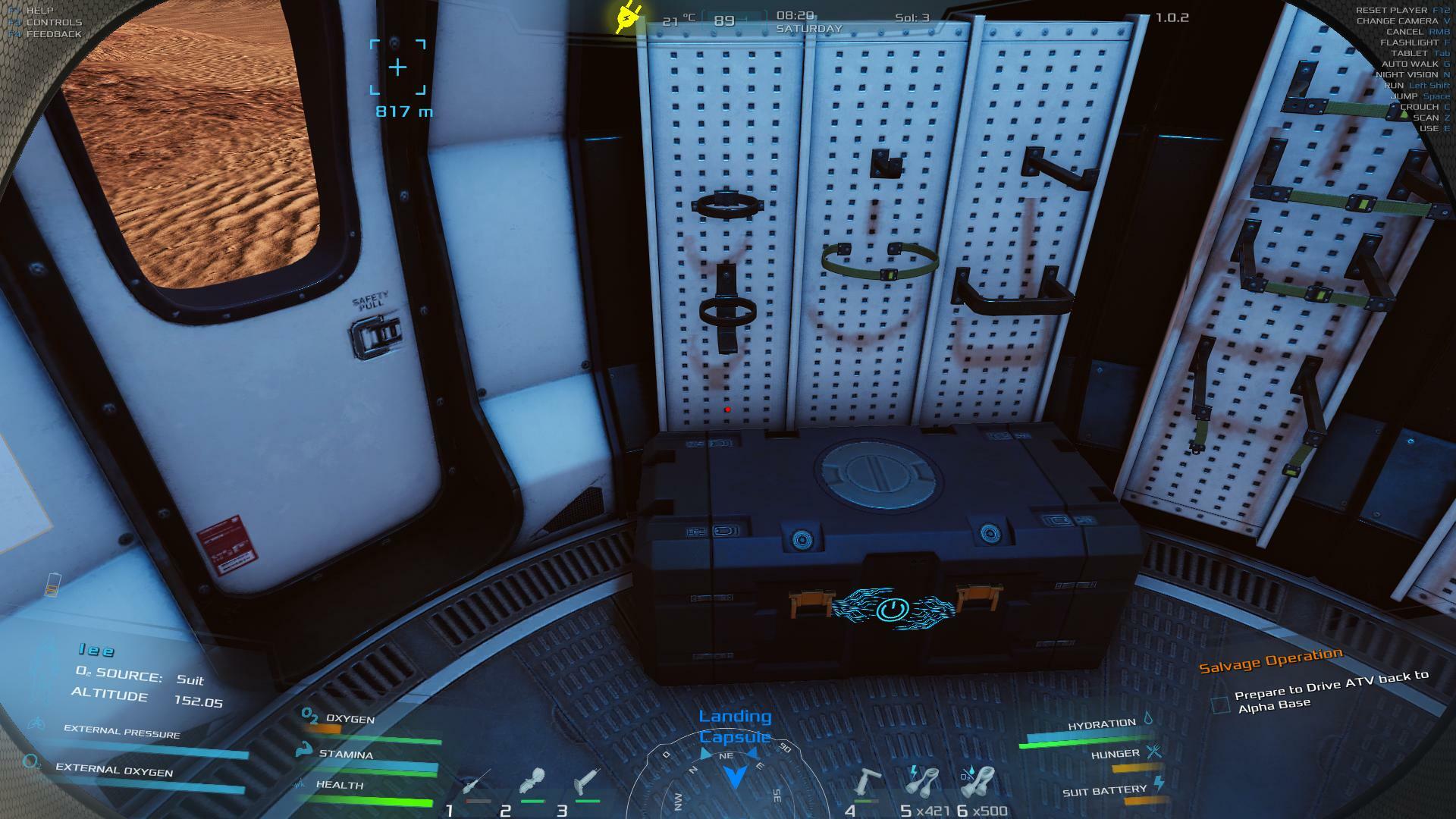Select the flat-headed tool in hotbar slot 3
The image size is (1456, 819).
click(587, 782)
